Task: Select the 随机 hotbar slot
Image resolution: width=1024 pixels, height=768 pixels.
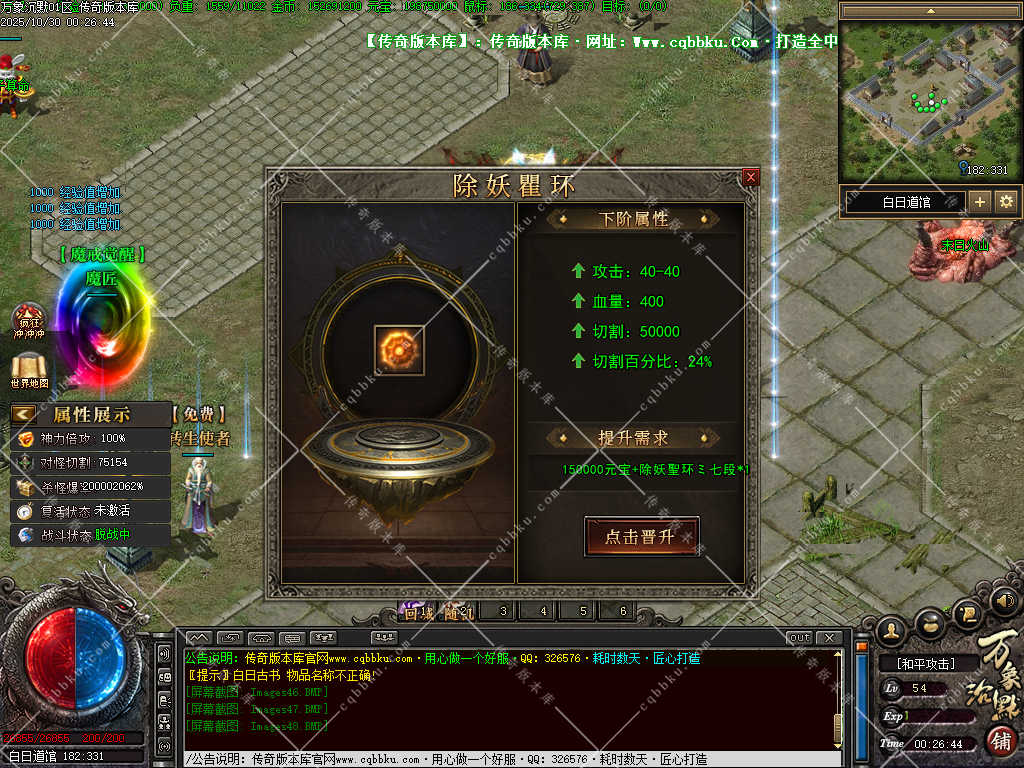Action: pyautogui.click(x=459, y=611)
